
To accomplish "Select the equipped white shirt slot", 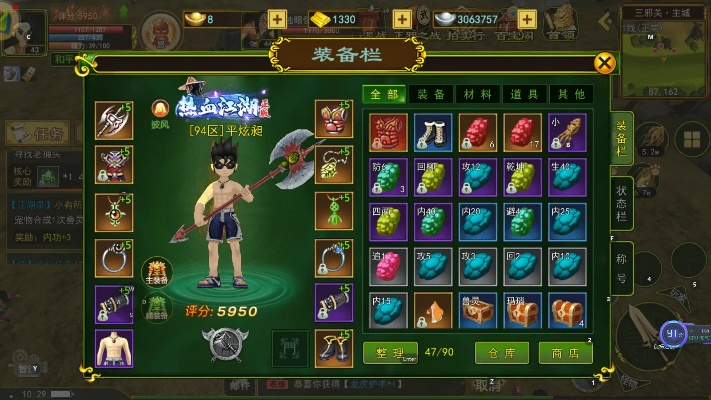I will point(114,347).
